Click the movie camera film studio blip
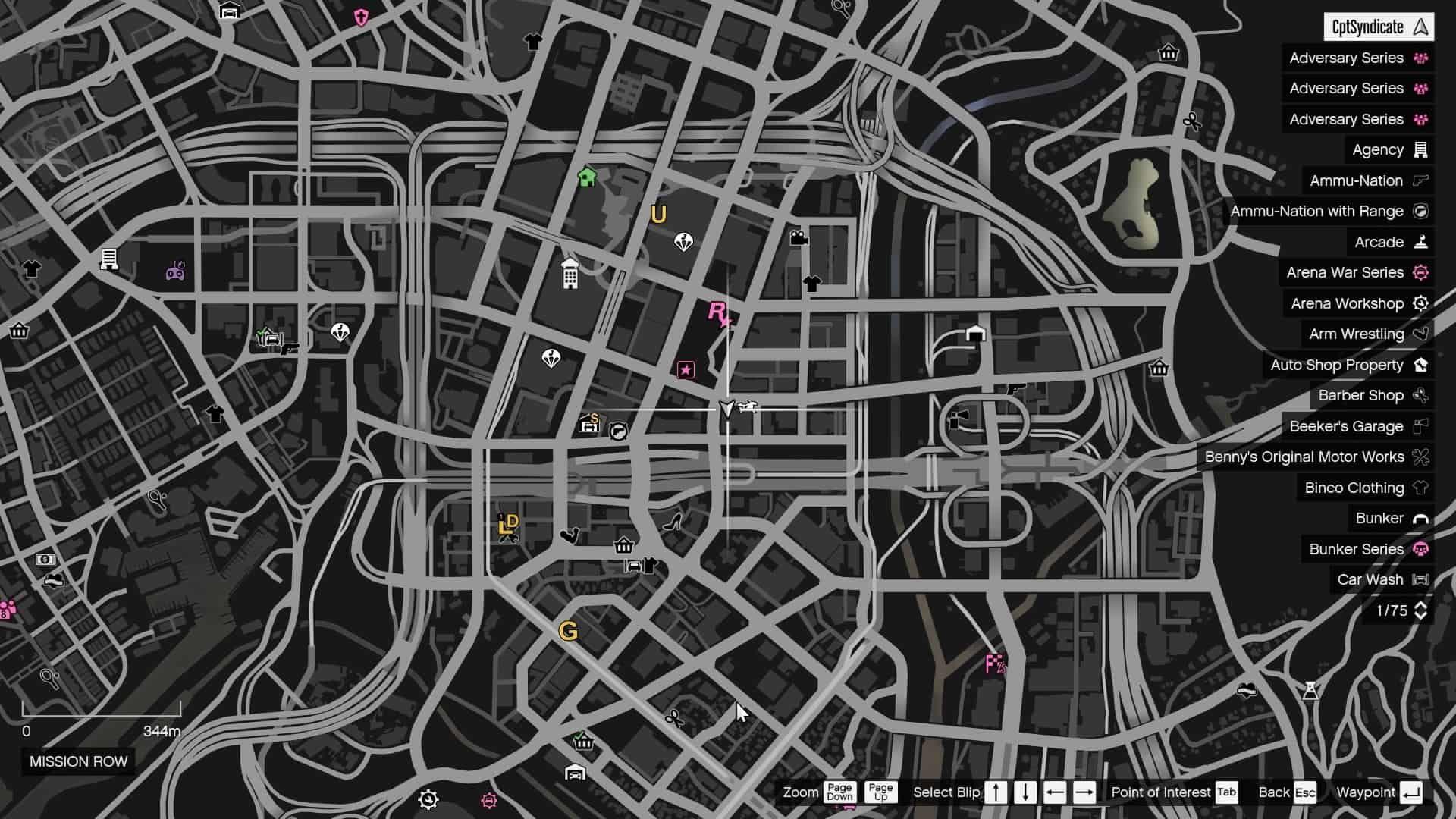 tap(797, 236)
